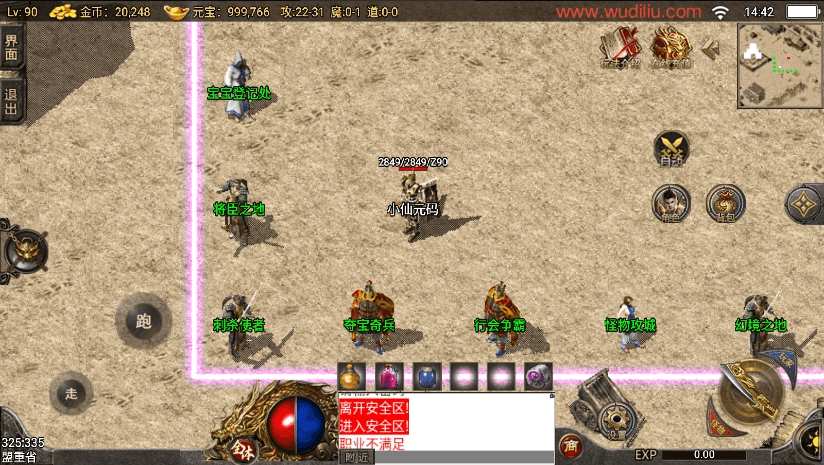Open the 玩法介绍 gameplay guide icon
Screen dimensions: 824x465
click(621, 46)
